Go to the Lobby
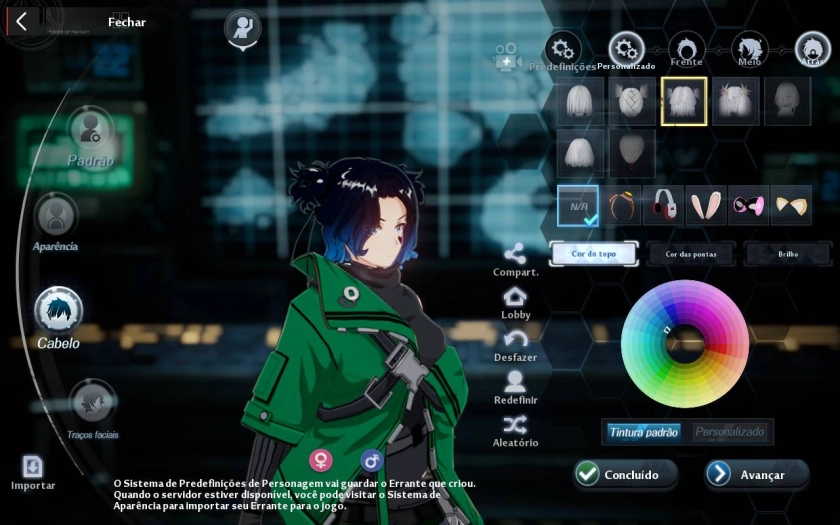 pos(515,304)
